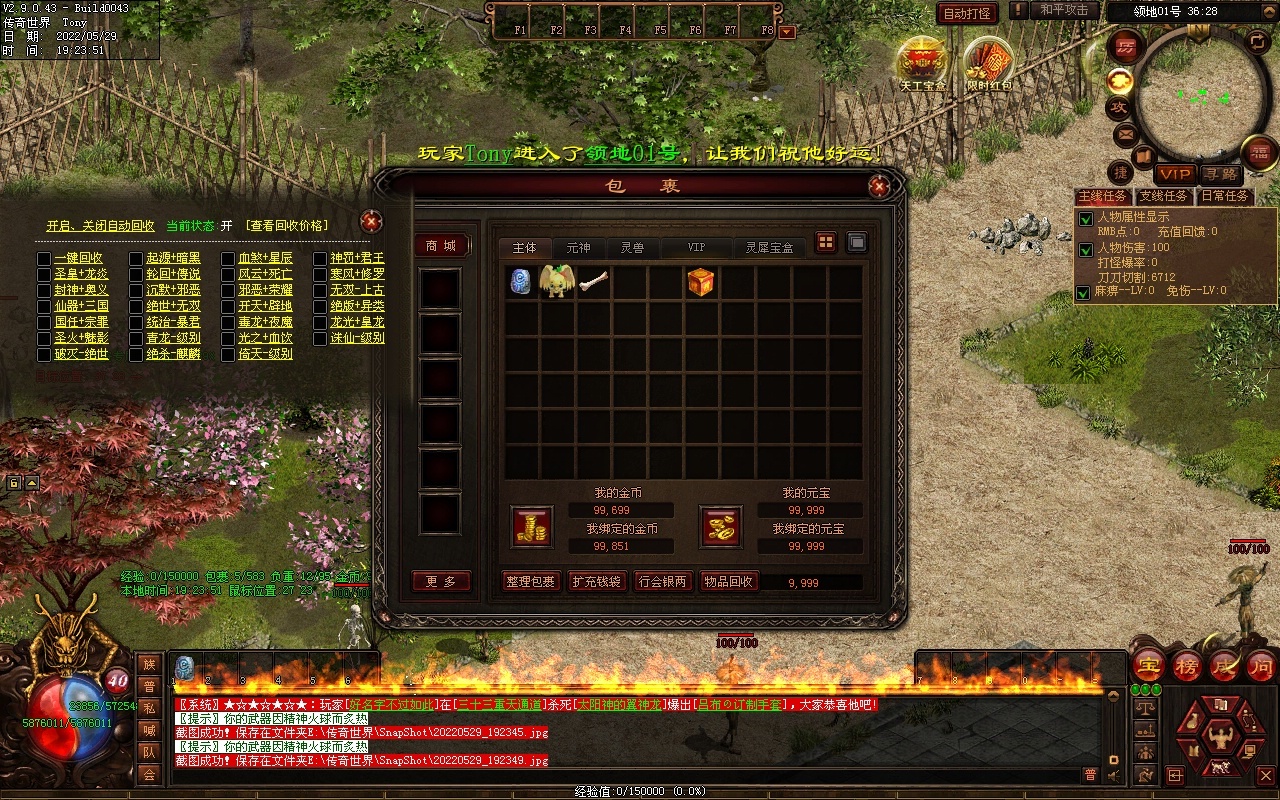
Task: Switch to the 日常任务 quest tab
Action: 1224,196
